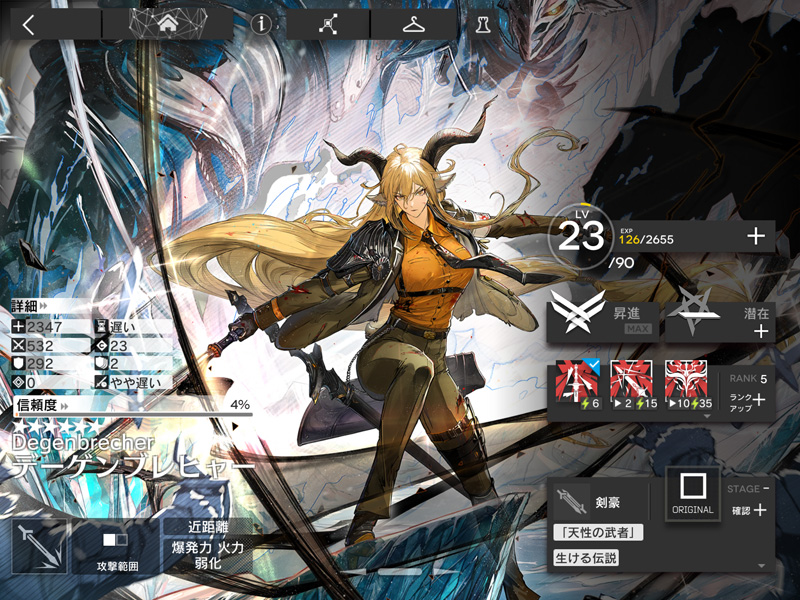Open the operator network graph icon
Image resolution: width=800 pixels, height=600 pixels.
327,25
